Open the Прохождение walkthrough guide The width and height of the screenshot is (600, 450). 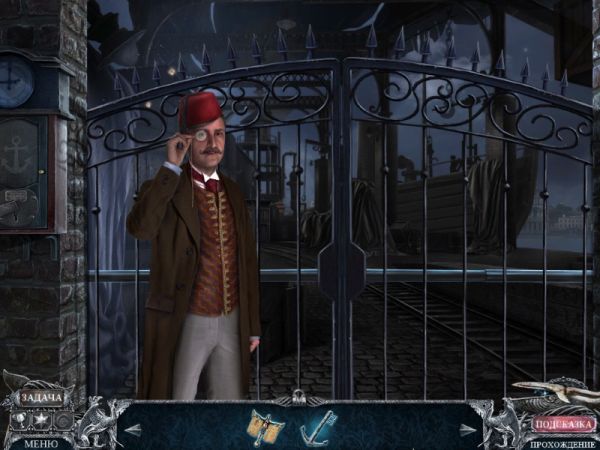563,443
